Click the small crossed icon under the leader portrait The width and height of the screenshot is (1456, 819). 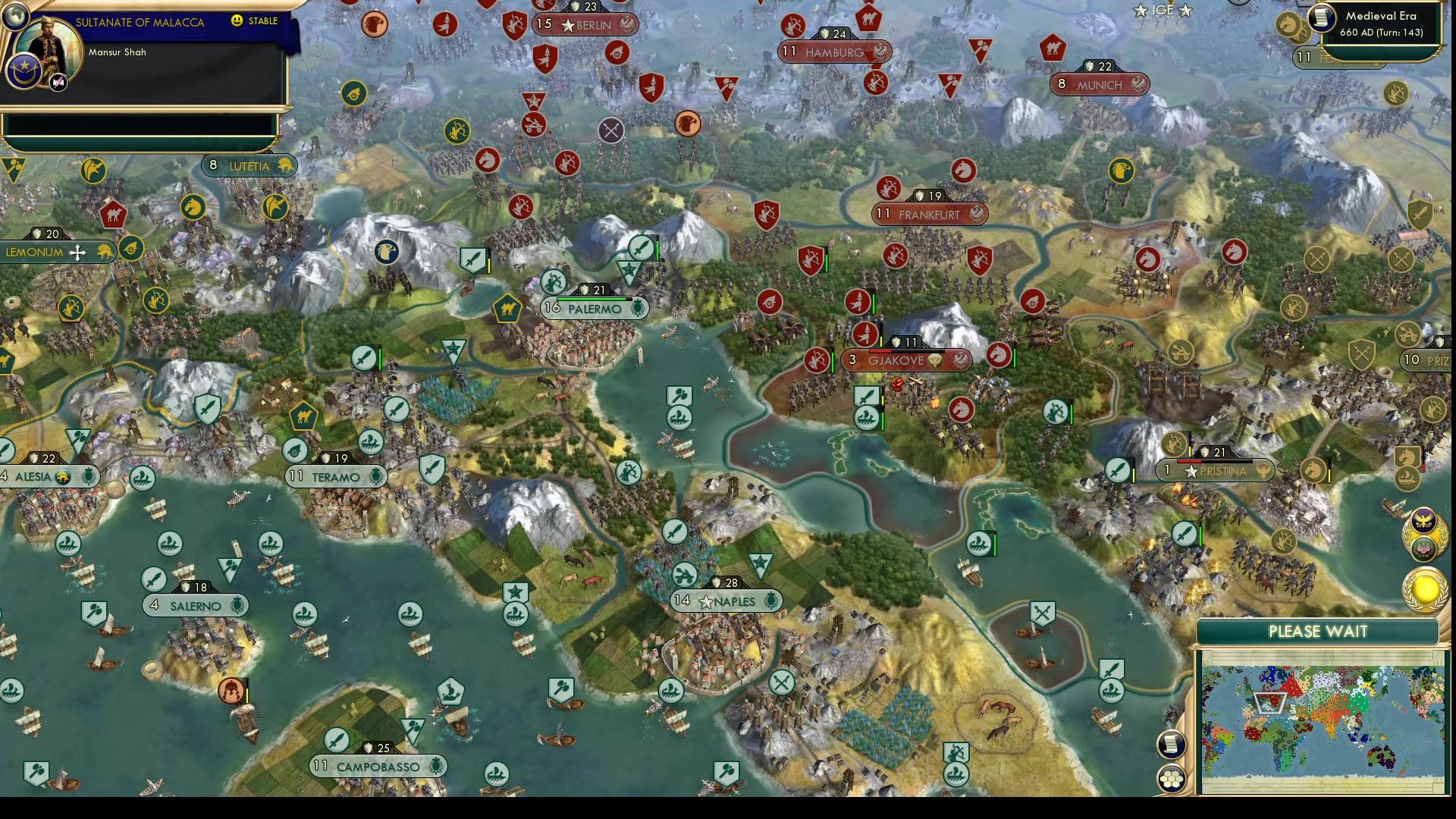tap(58, 81)
